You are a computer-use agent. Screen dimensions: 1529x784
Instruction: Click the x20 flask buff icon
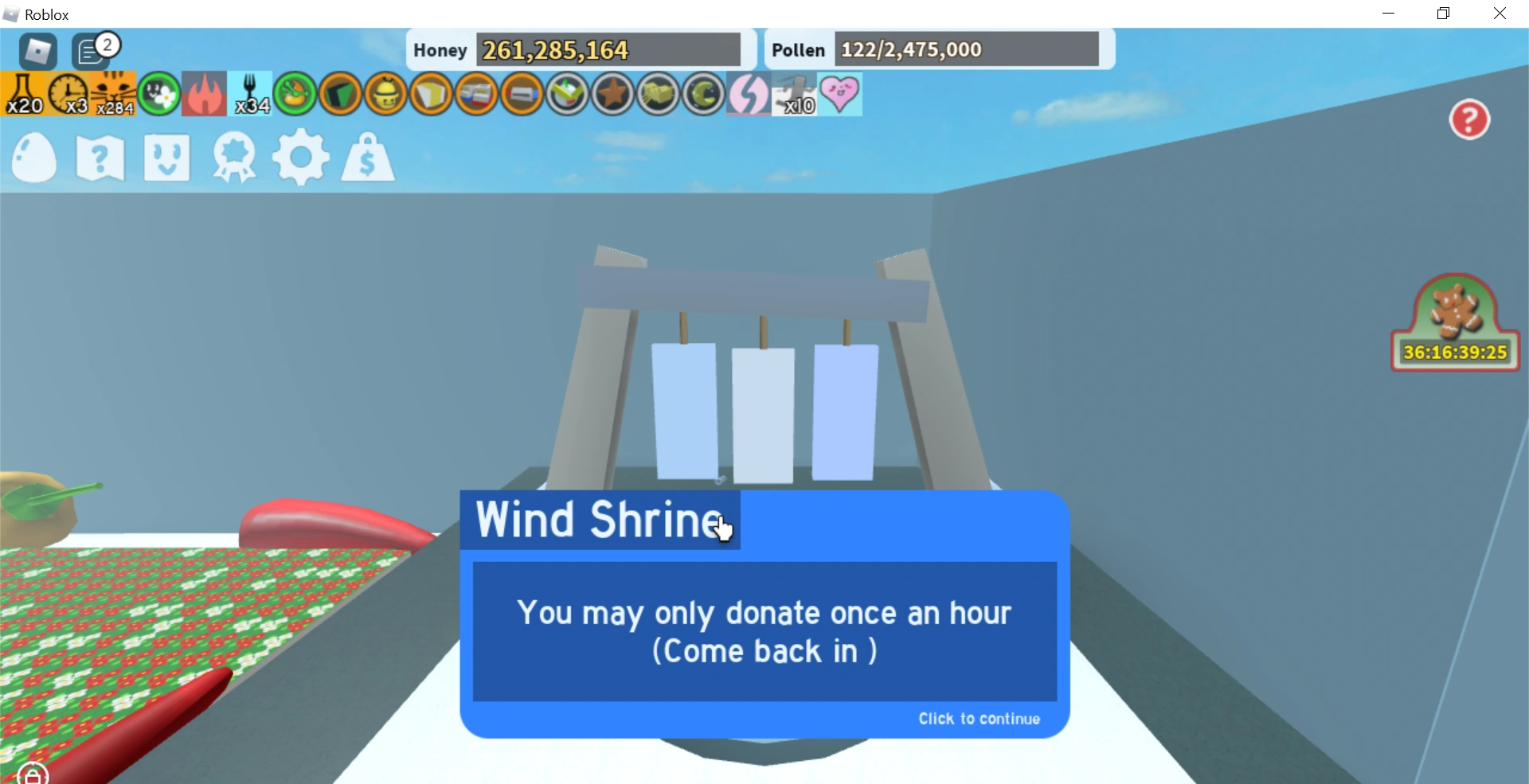click(22, 94)
